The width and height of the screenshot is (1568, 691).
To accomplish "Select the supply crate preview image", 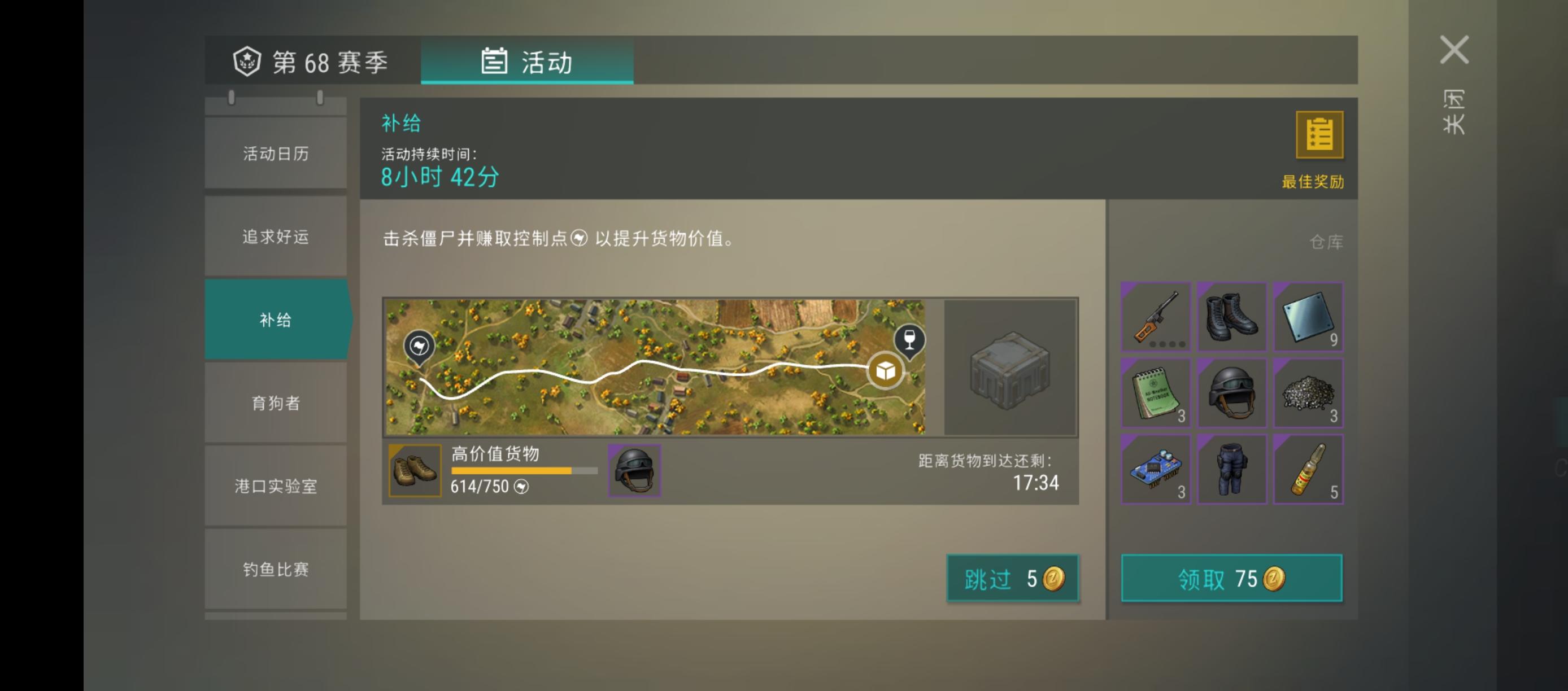I will point(1009,368).
